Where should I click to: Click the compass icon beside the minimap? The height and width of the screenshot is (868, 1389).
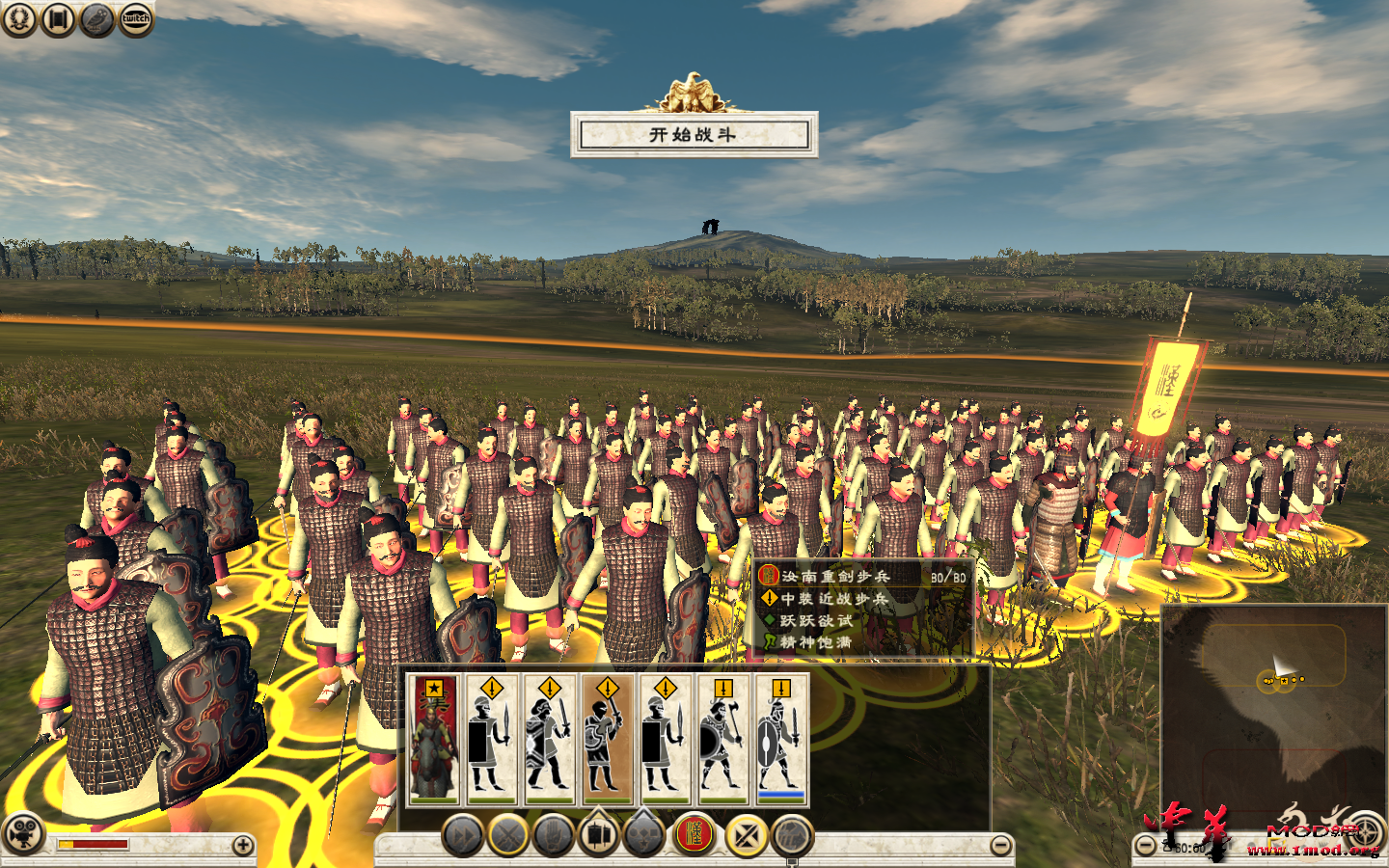1366,831
